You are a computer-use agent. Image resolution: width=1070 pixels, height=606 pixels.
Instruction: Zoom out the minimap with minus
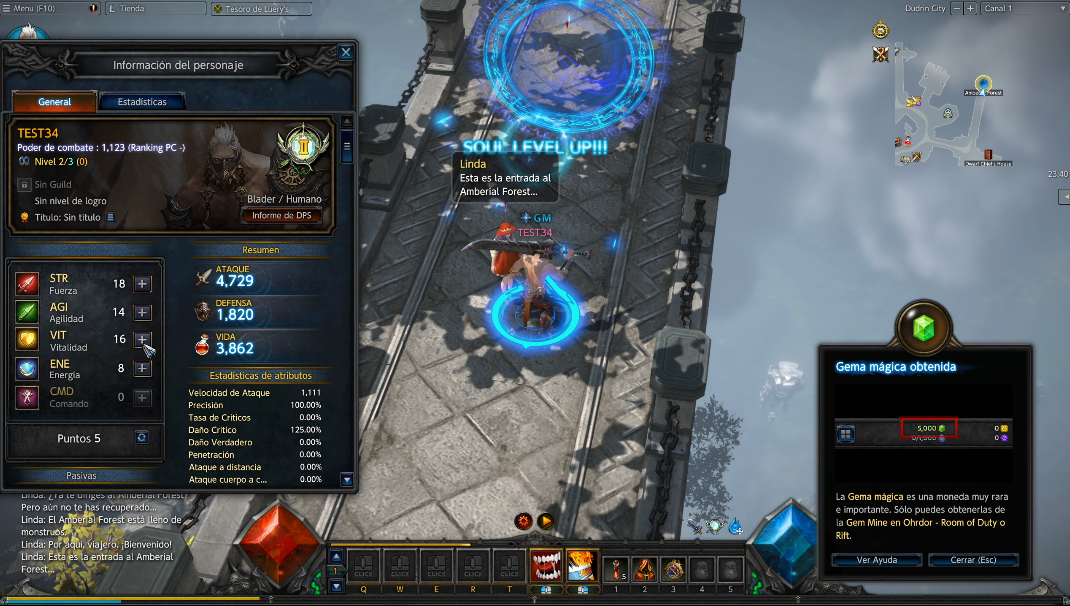957,8
